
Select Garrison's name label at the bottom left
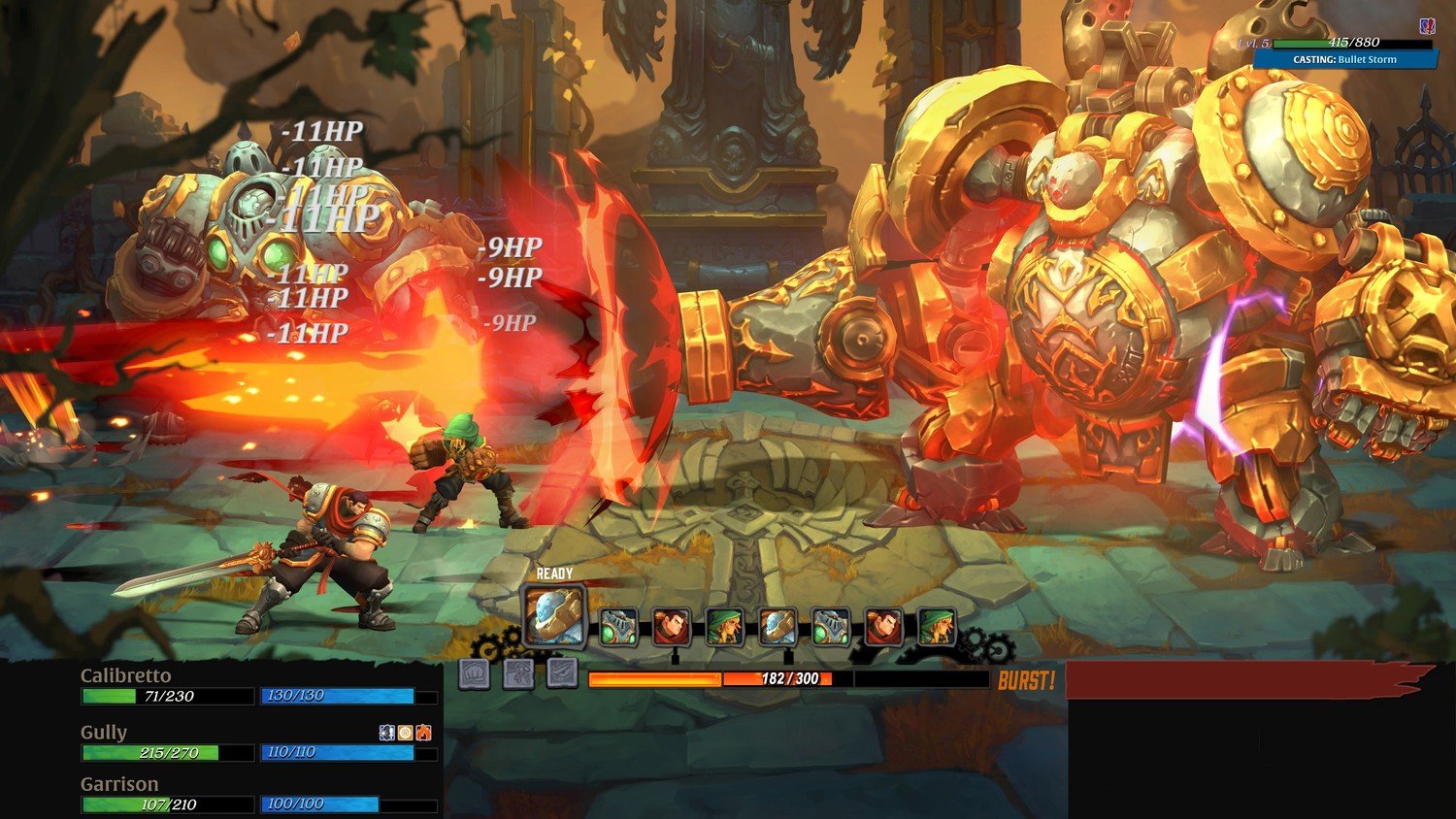click(120, 783)
